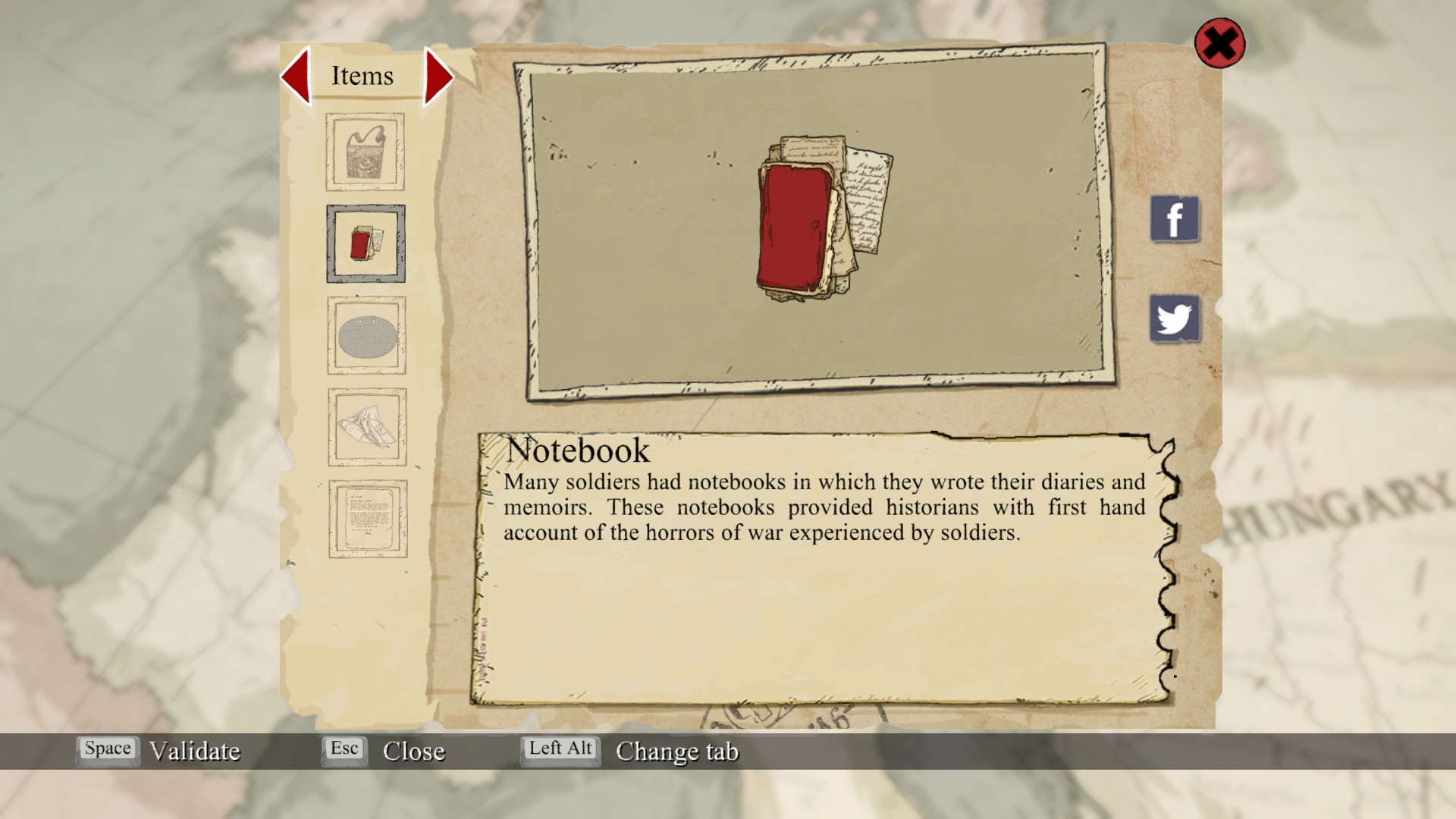The height and width of the screenshot is (819, 1456).
Task: Share the notebook on Facebook
Action: click(x=1175, y=219)
